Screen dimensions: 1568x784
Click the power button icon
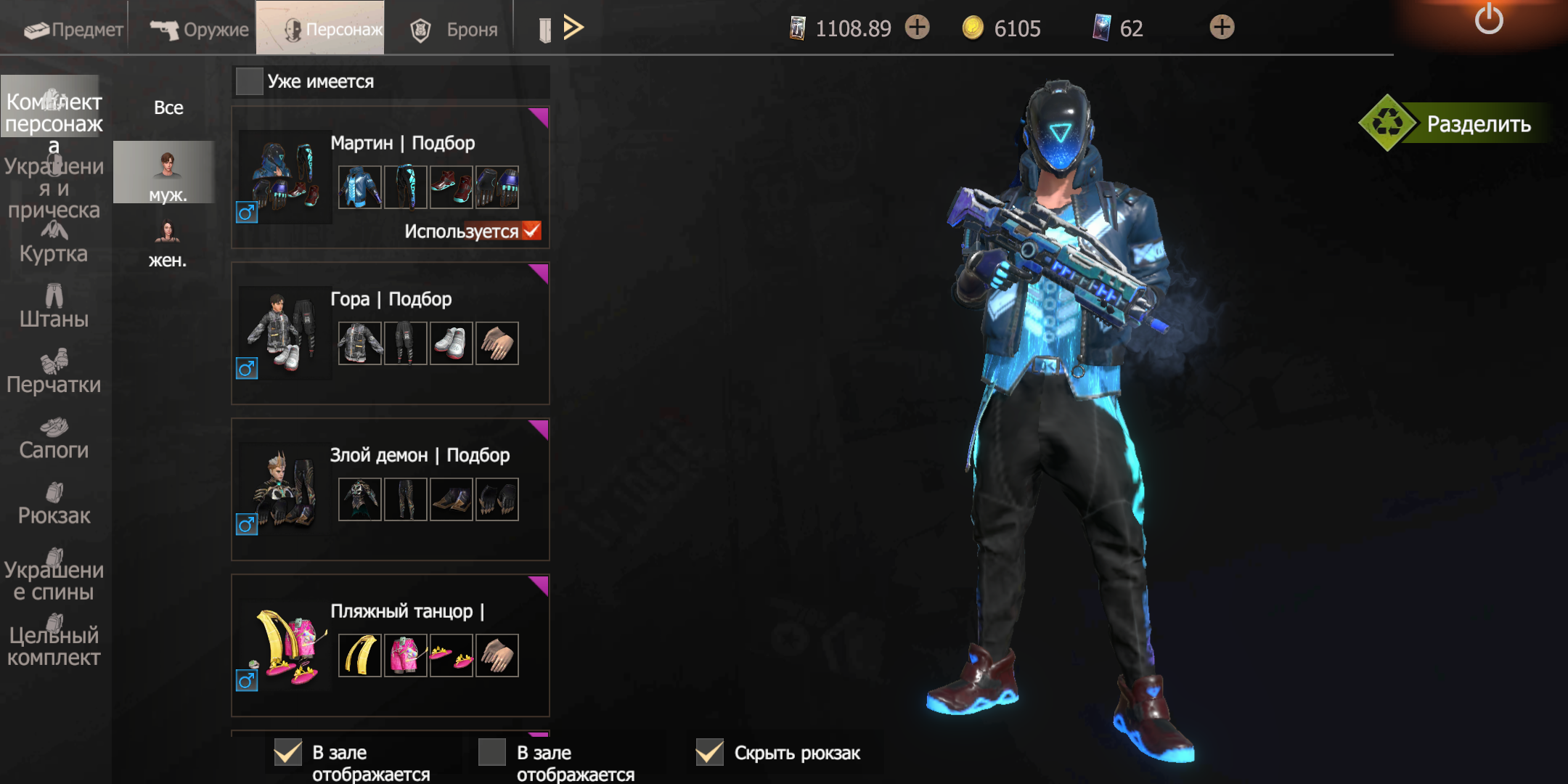(x=1488, y=19)
